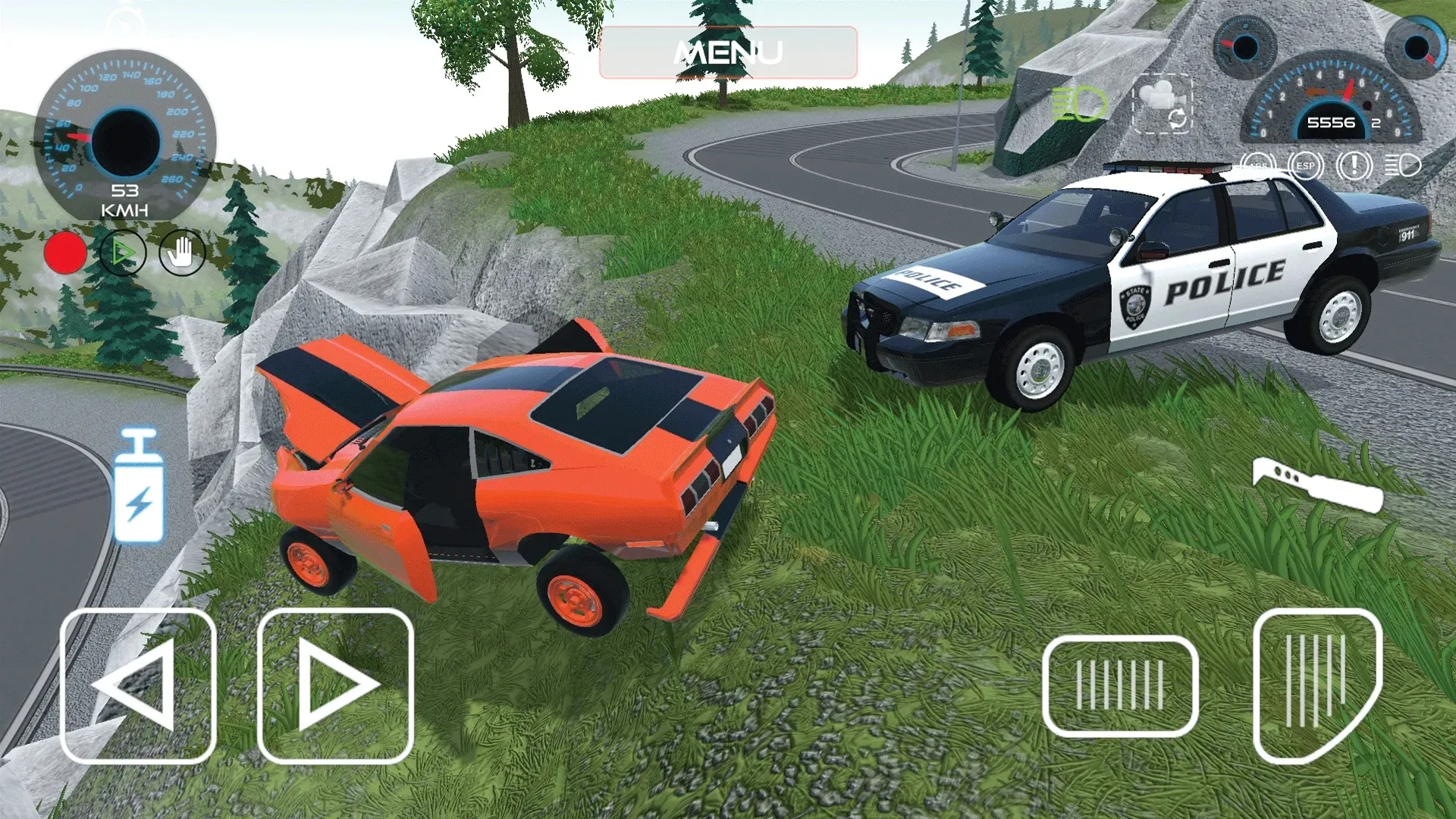The image size is (1456, 819).
Task: Activate the nitro boost bottle icon
Action: click(x=138, y=486)
